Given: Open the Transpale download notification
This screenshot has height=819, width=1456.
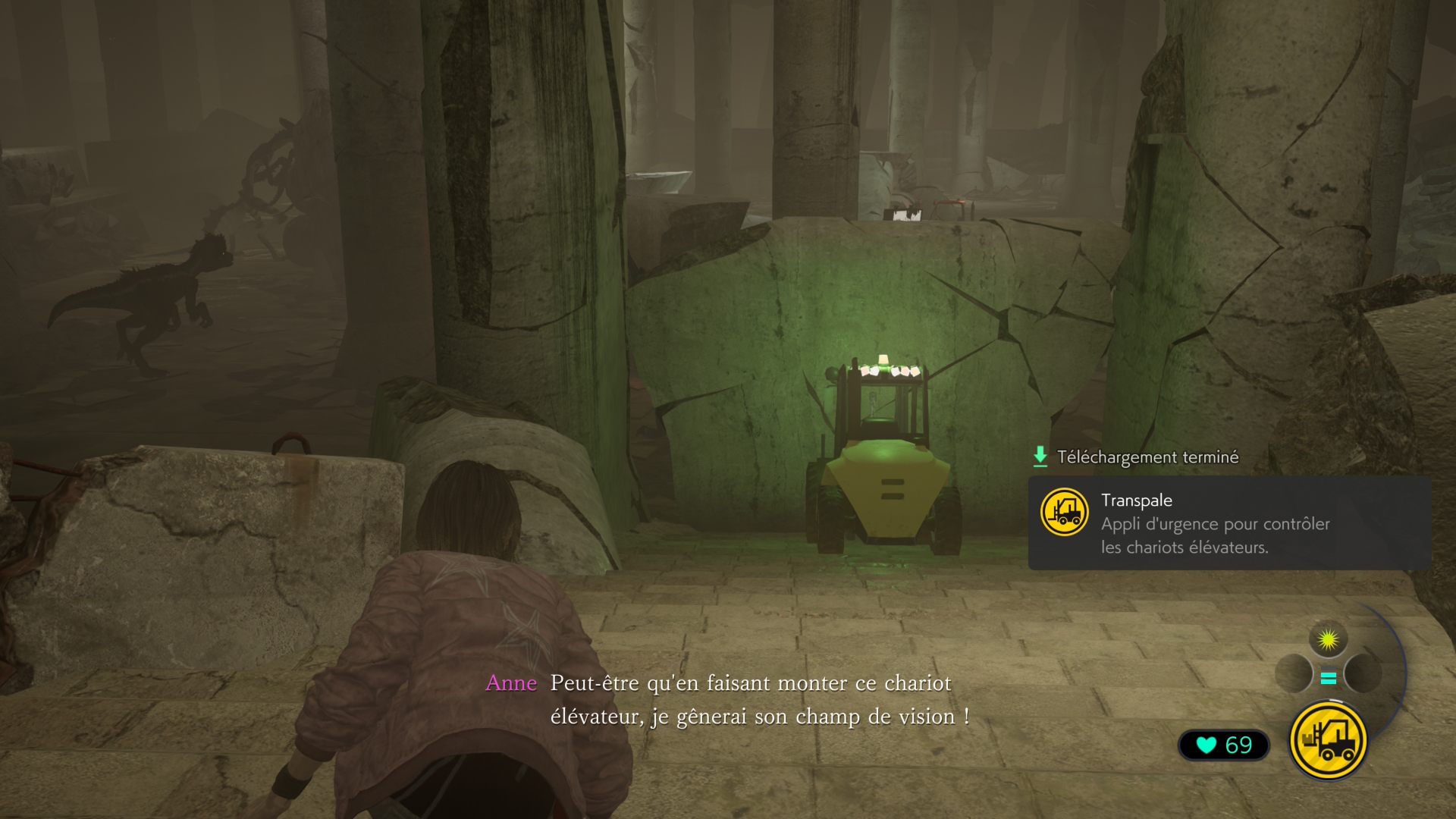Looking at the screenshot, I should click(x=1228, y=523).
